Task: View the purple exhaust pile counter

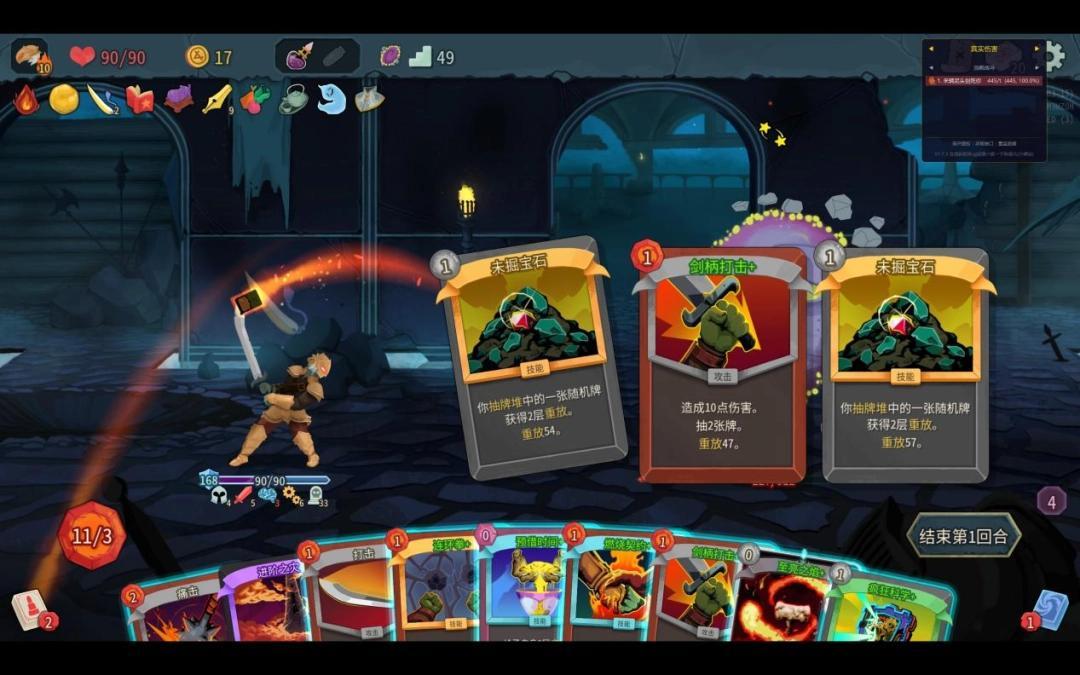Action: click(x=1051, y=501)
